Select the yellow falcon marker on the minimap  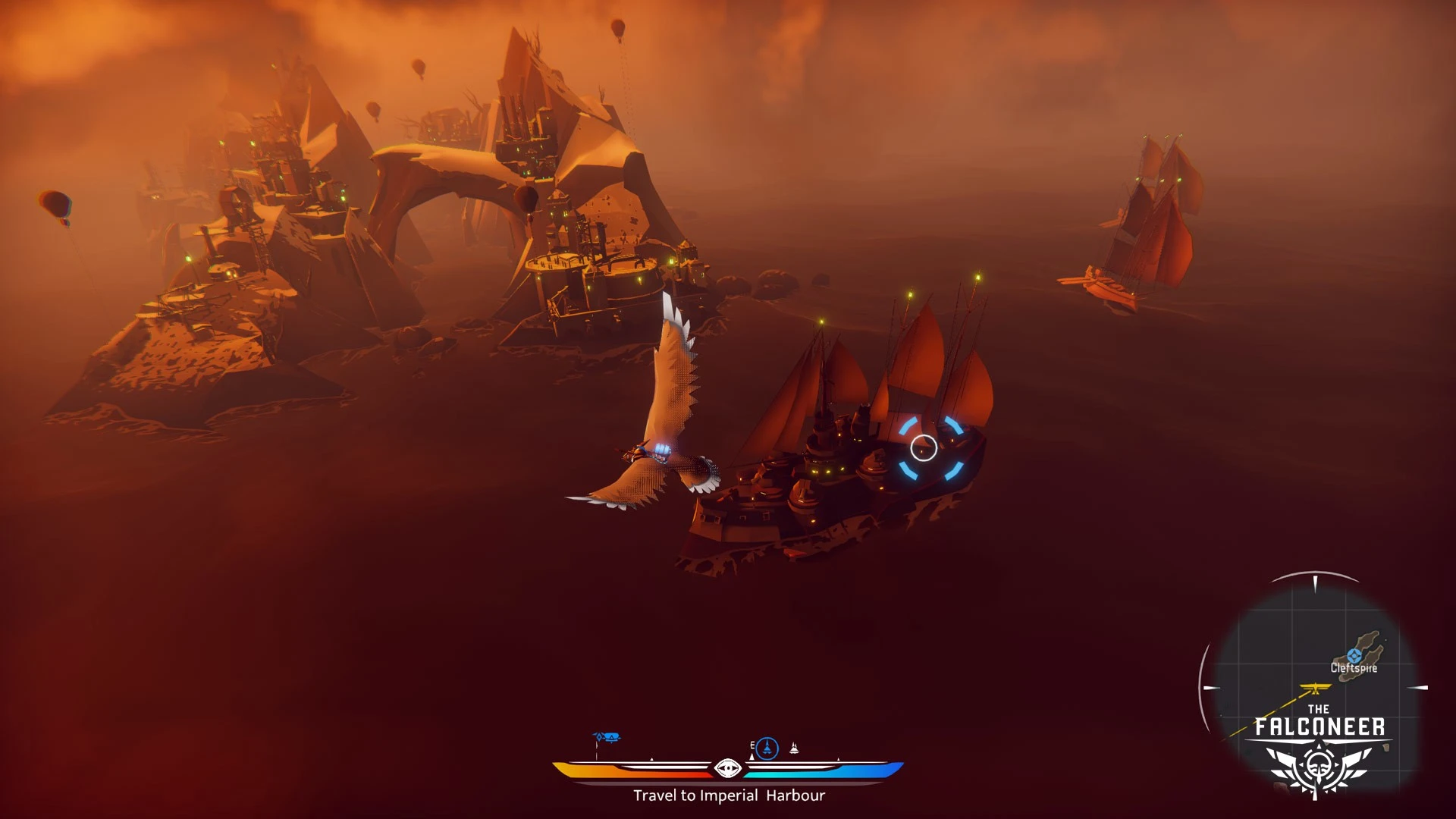1316,689
